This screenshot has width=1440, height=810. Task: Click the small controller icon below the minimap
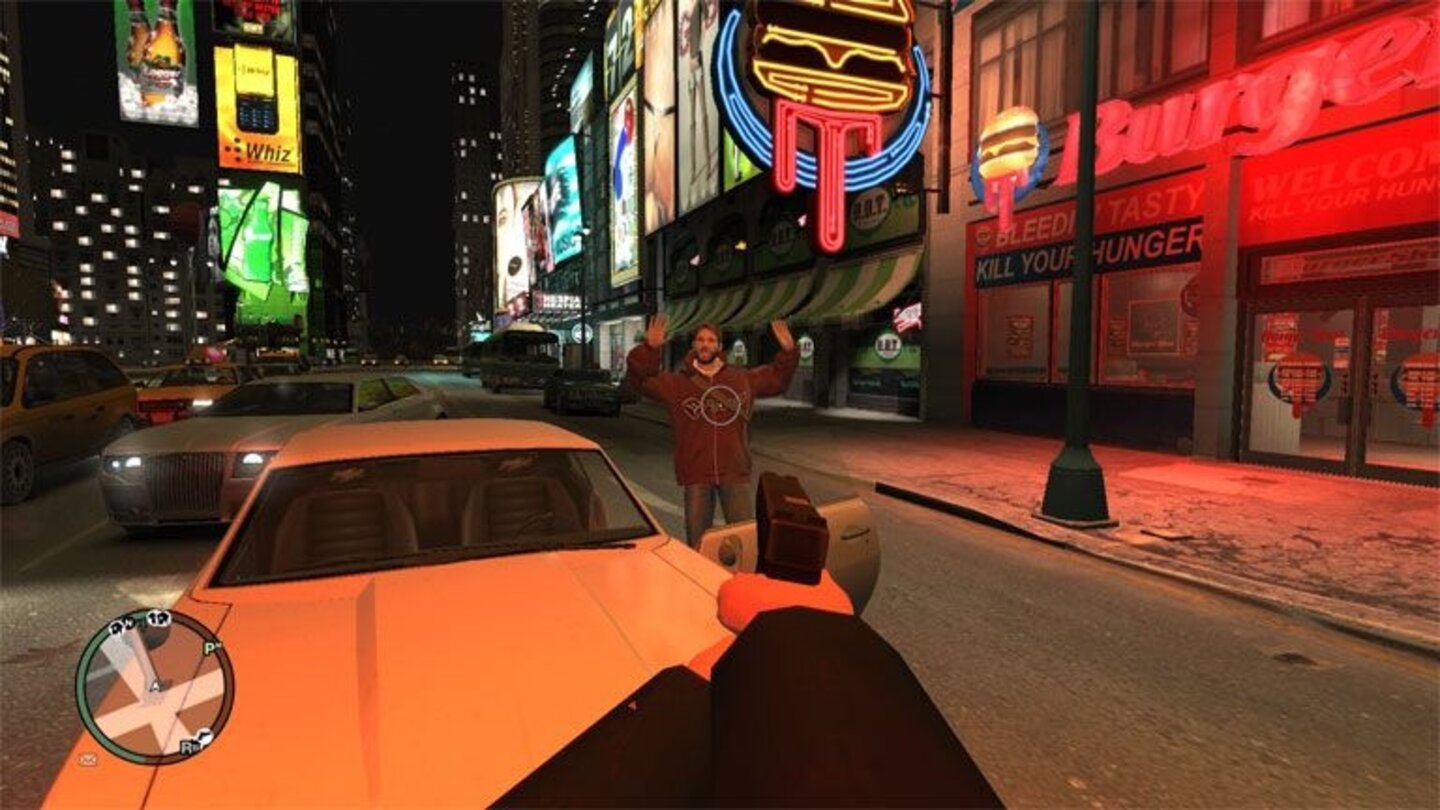point(88,758)
